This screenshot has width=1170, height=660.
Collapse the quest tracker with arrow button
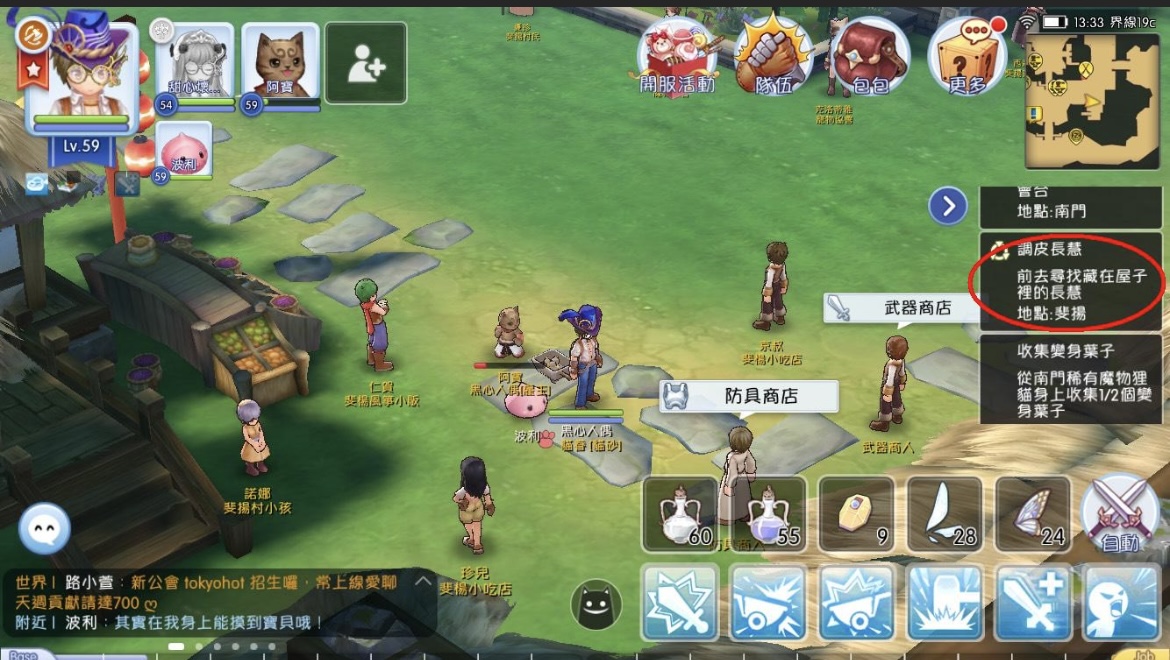click(x=947, y=206)
